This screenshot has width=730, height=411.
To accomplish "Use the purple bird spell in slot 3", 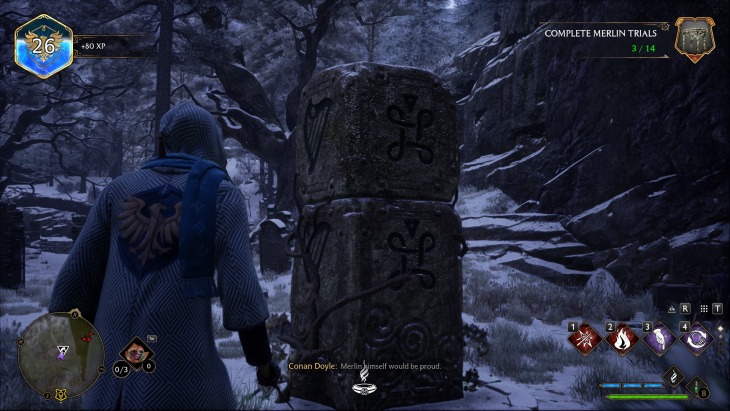I will (657, 341).
